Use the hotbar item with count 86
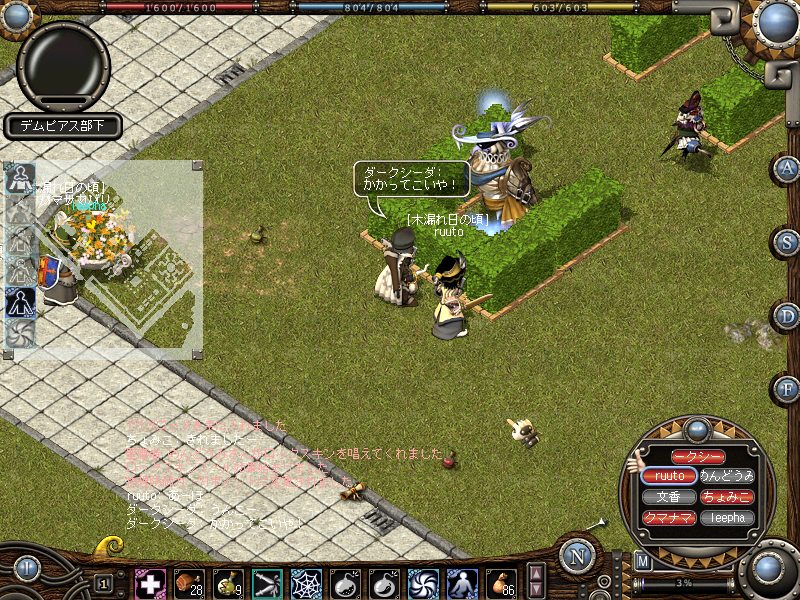 coord(501,582)
